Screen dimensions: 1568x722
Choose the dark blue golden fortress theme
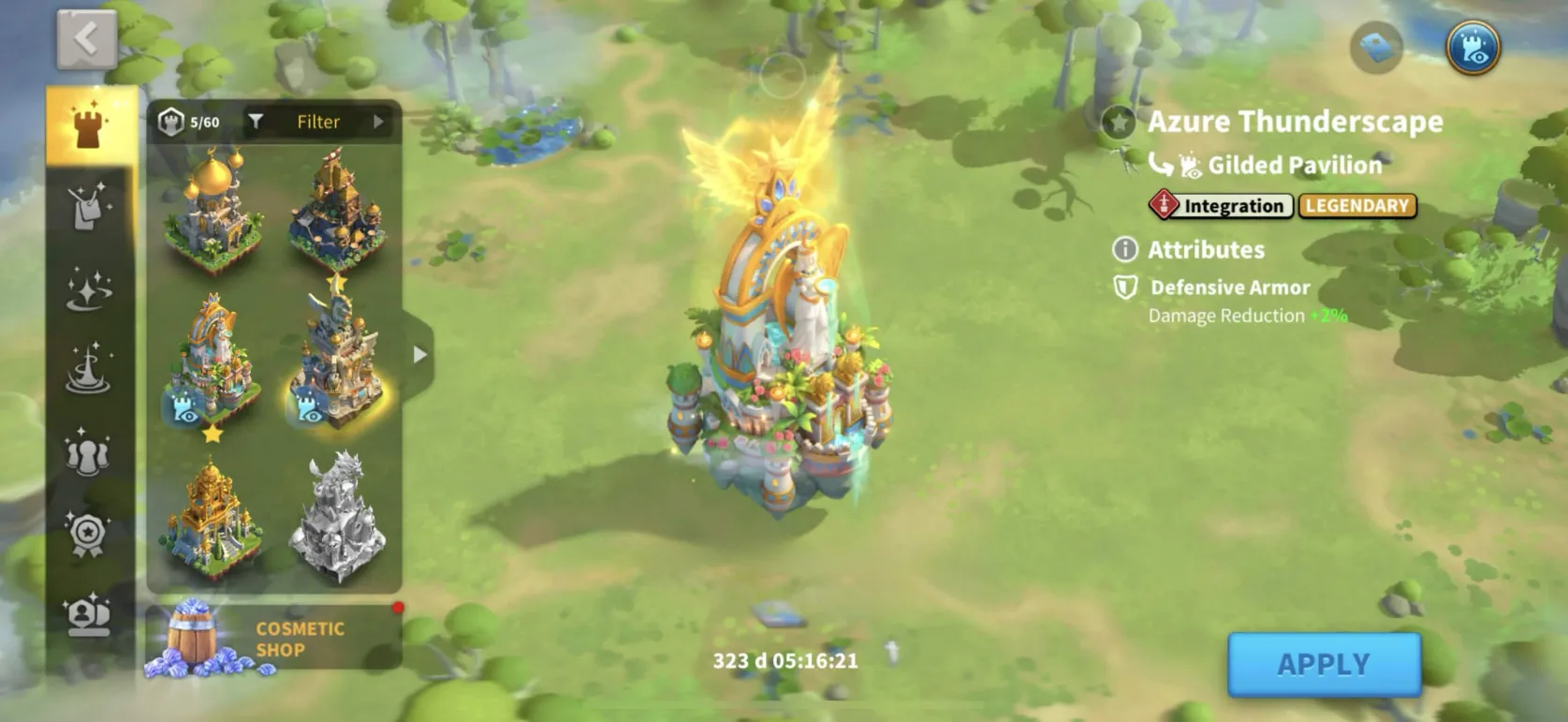pos(337,213)
